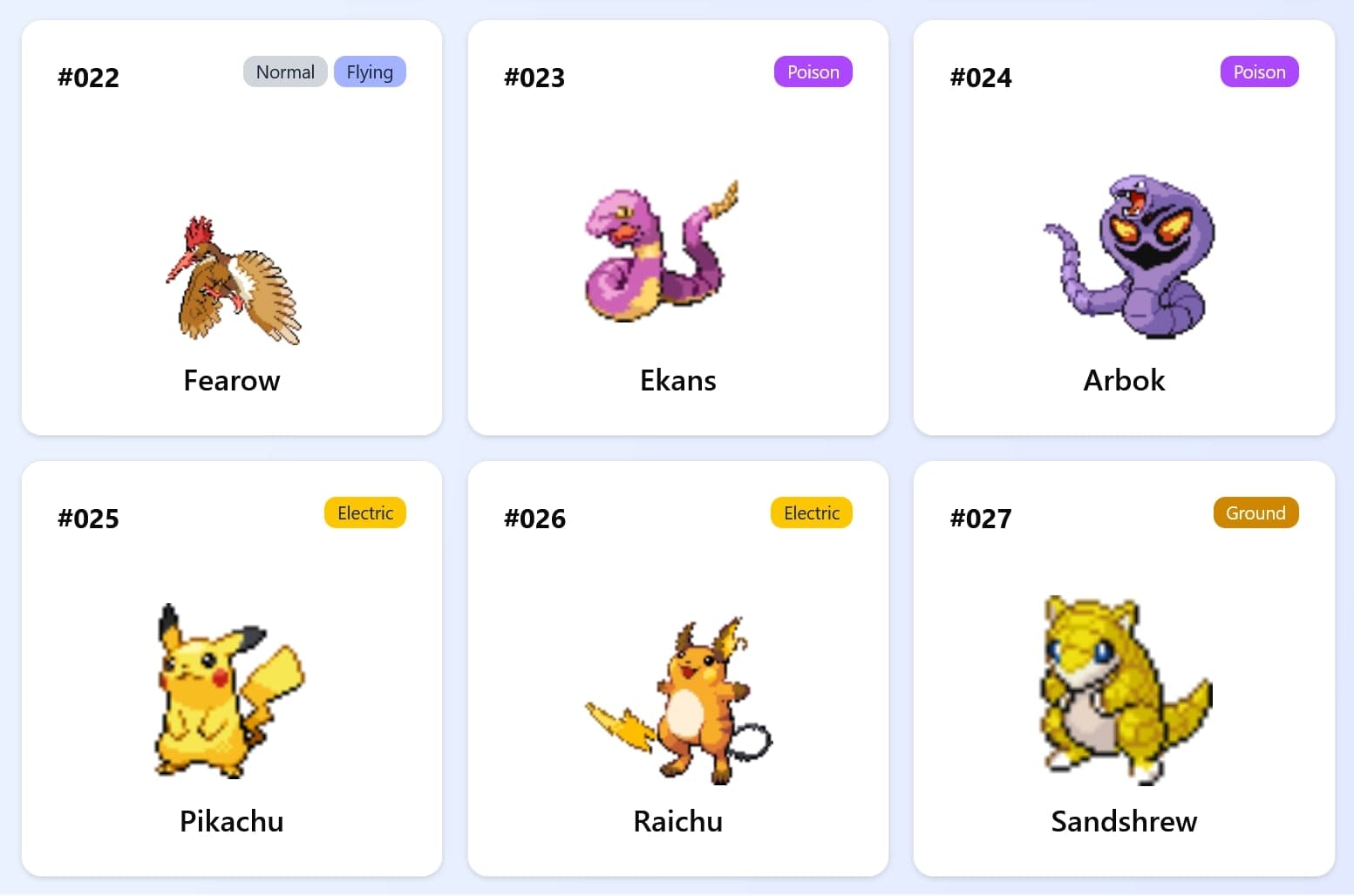The height and width of the screenshot is (896, 1354).
Task: Open the Raichu entry by clicking its name
Action: pos(677,820)
